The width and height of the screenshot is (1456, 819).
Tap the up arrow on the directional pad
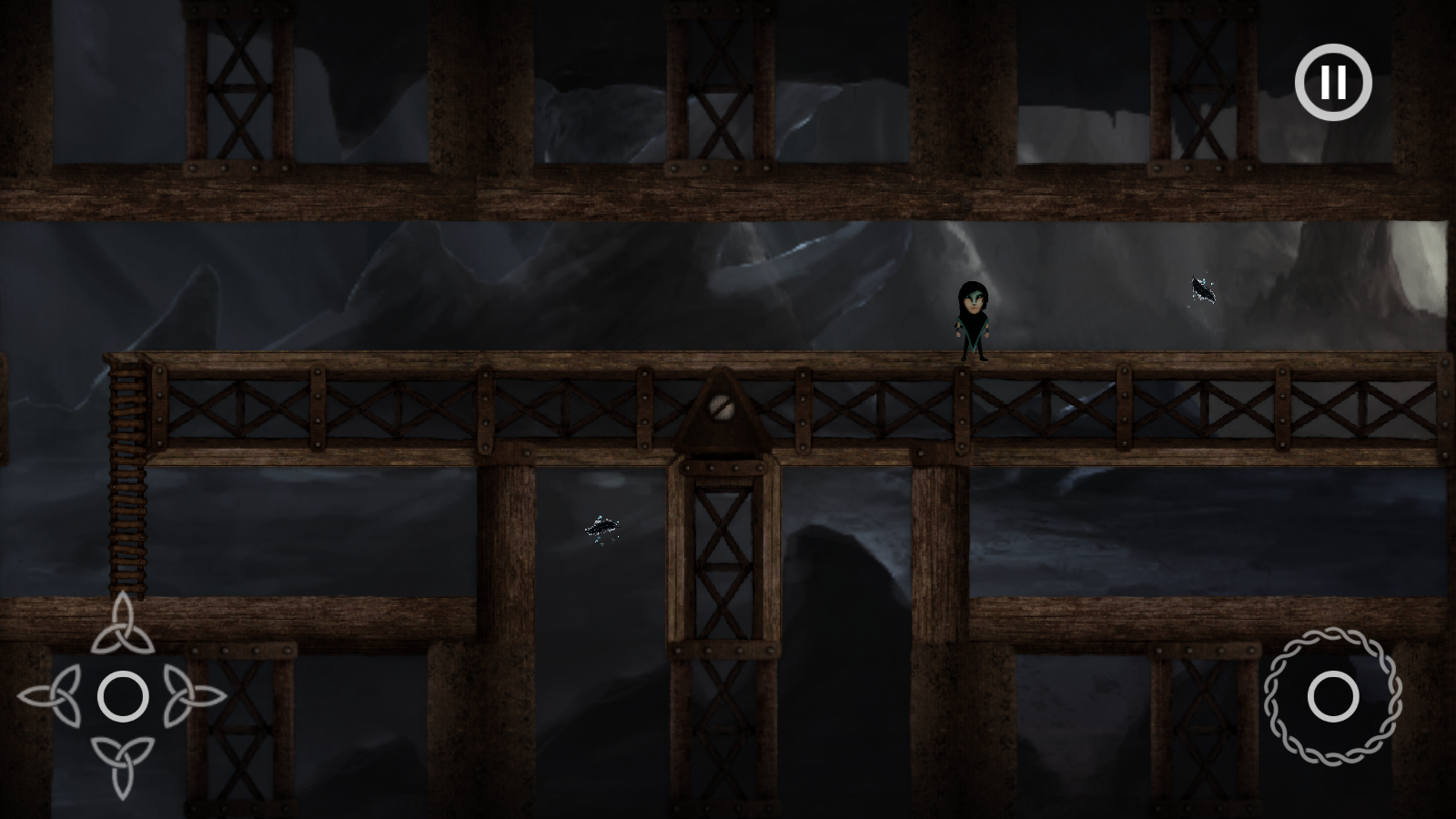(122, 626)
